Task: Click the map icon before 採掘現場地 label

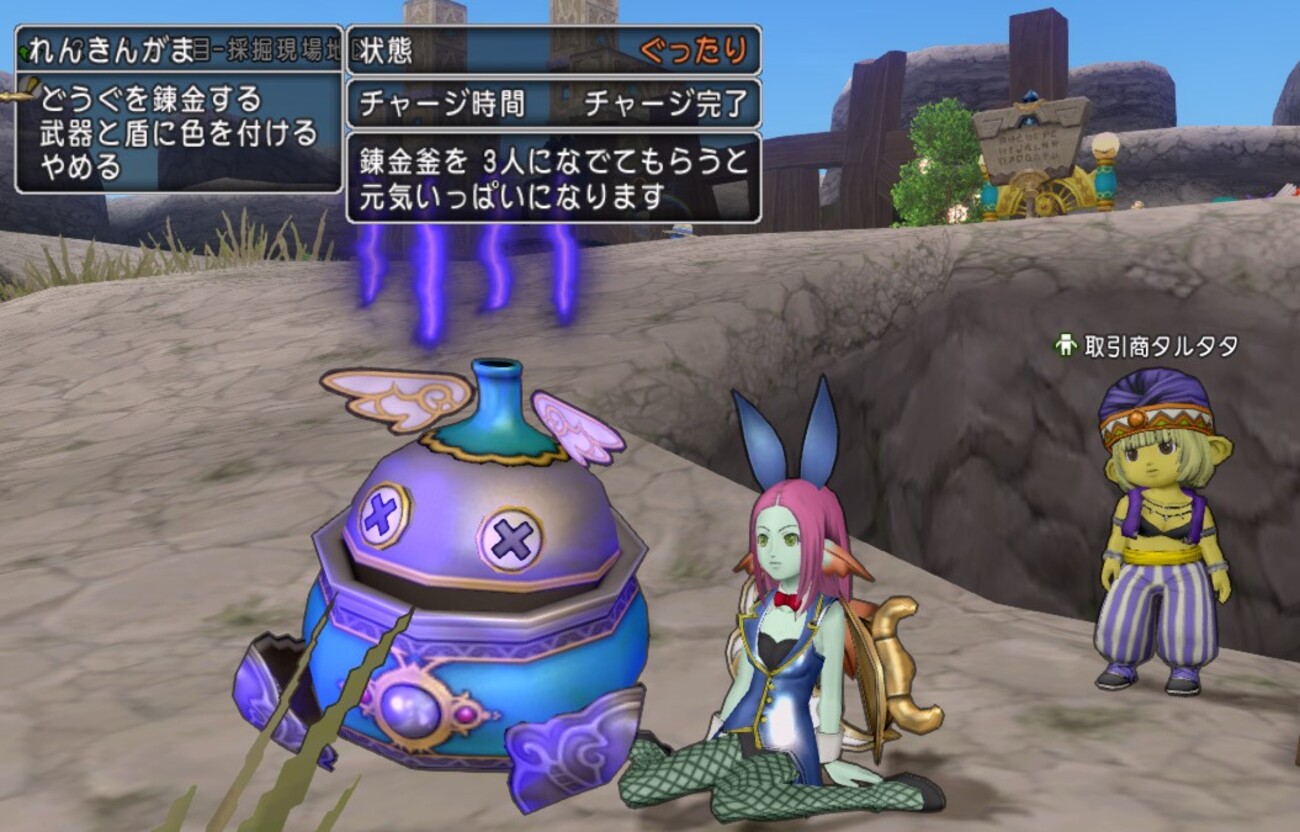Action: pos(199,48)
